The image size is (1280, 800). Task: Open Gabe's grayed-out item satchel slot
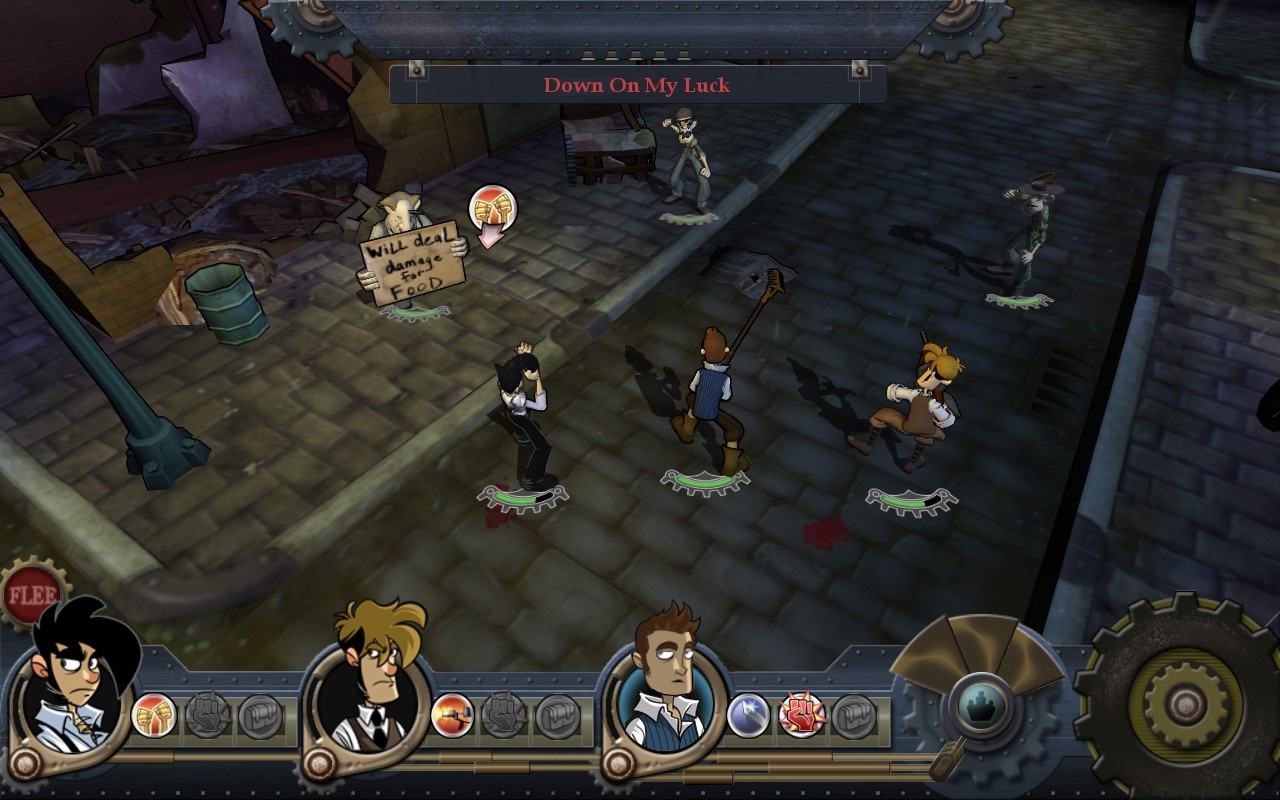[262, 717]
